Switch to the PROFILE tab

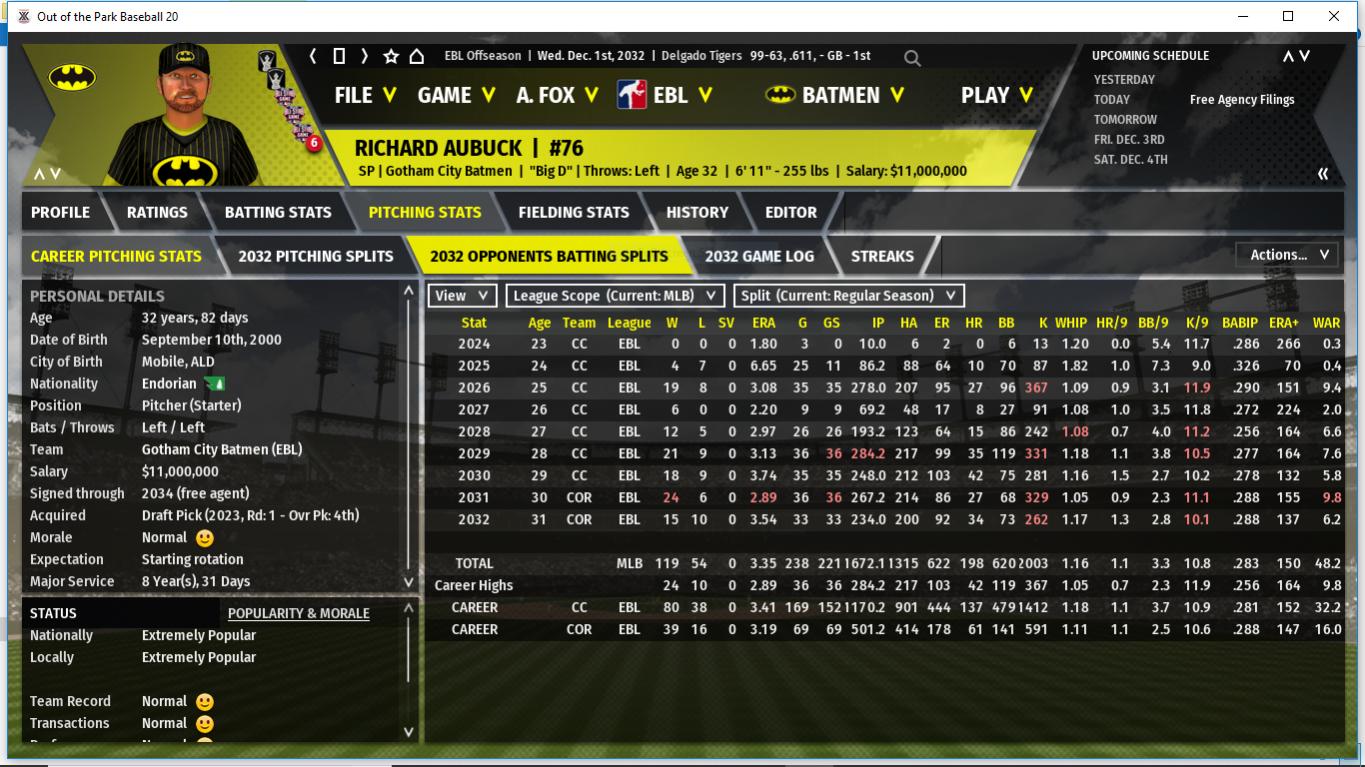tap(60, 212)
